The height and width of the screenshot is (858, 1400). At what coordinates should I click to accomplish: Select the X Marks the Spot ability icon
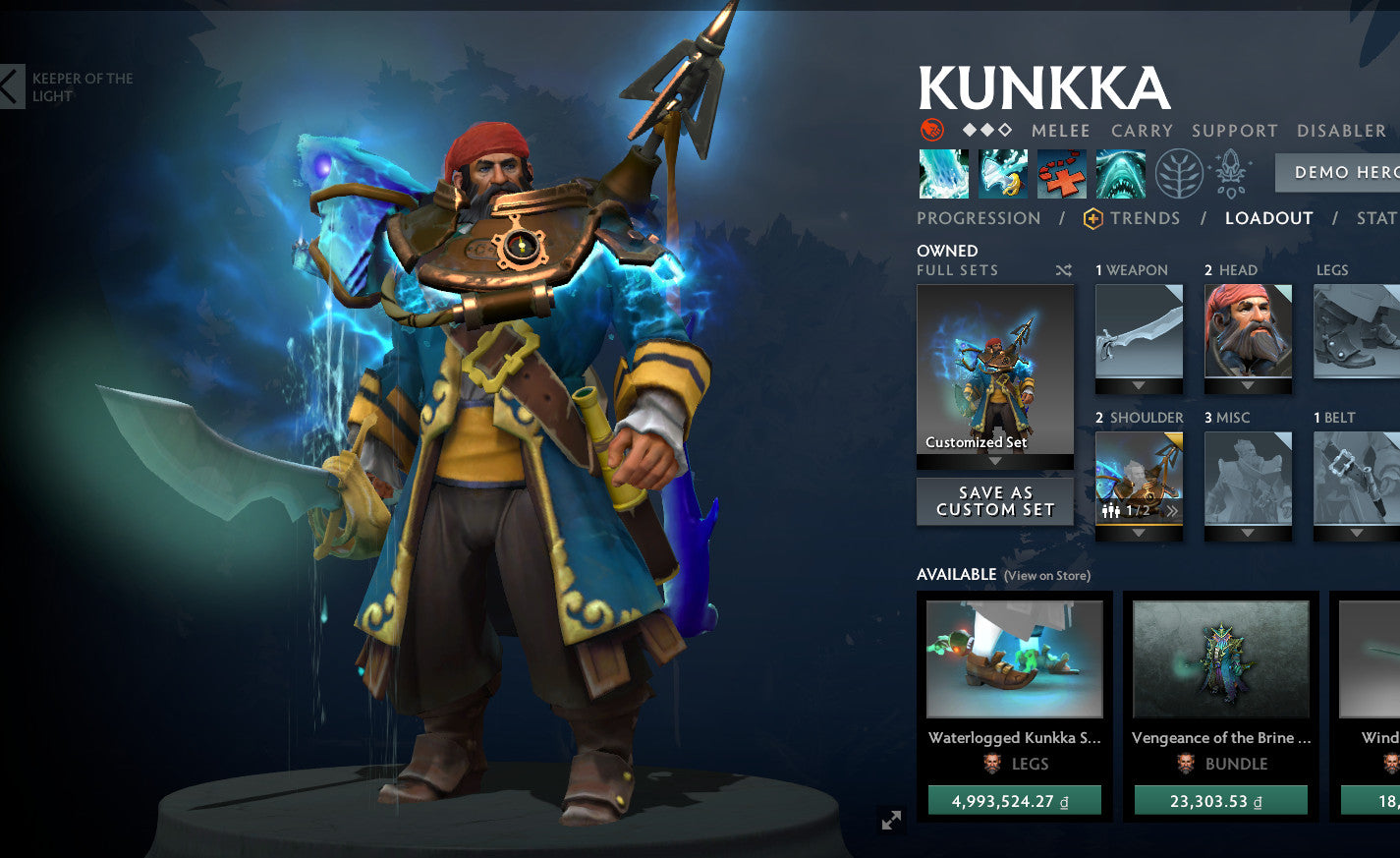(x=1060, y=173)
